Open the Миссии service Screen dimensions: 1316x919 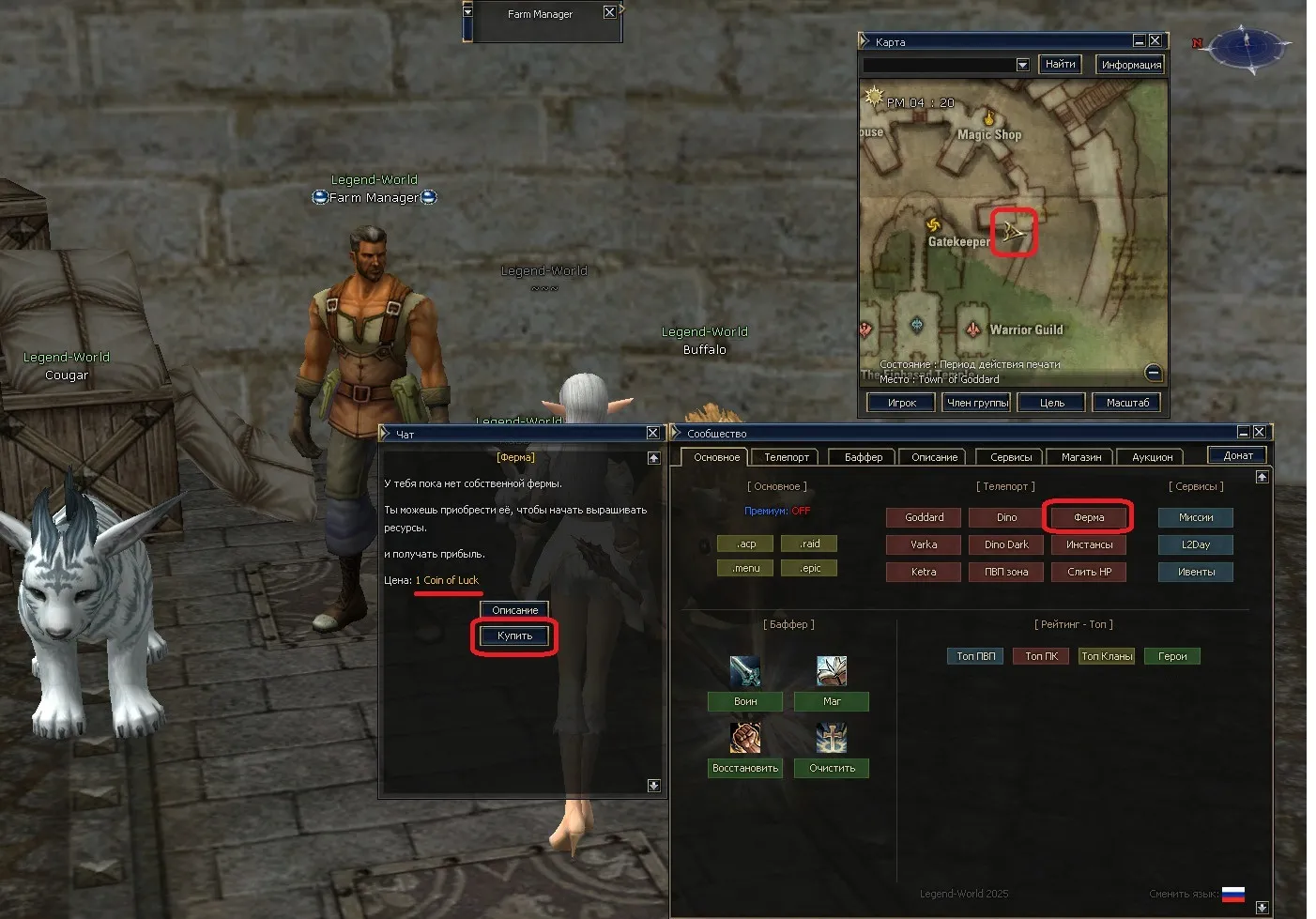pos(1196,517)
